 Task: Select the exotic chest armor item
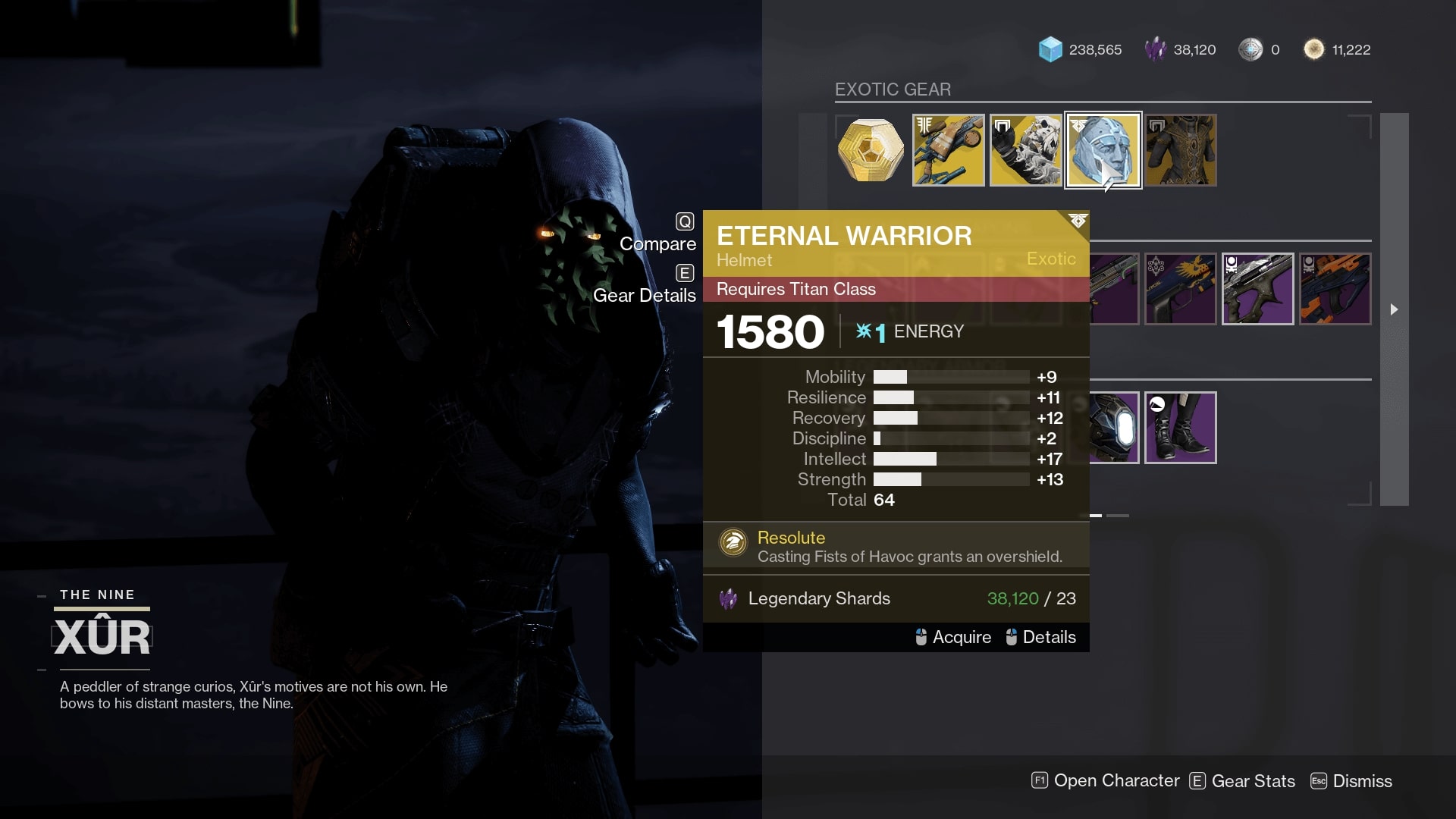click(x=1180, y=150)
